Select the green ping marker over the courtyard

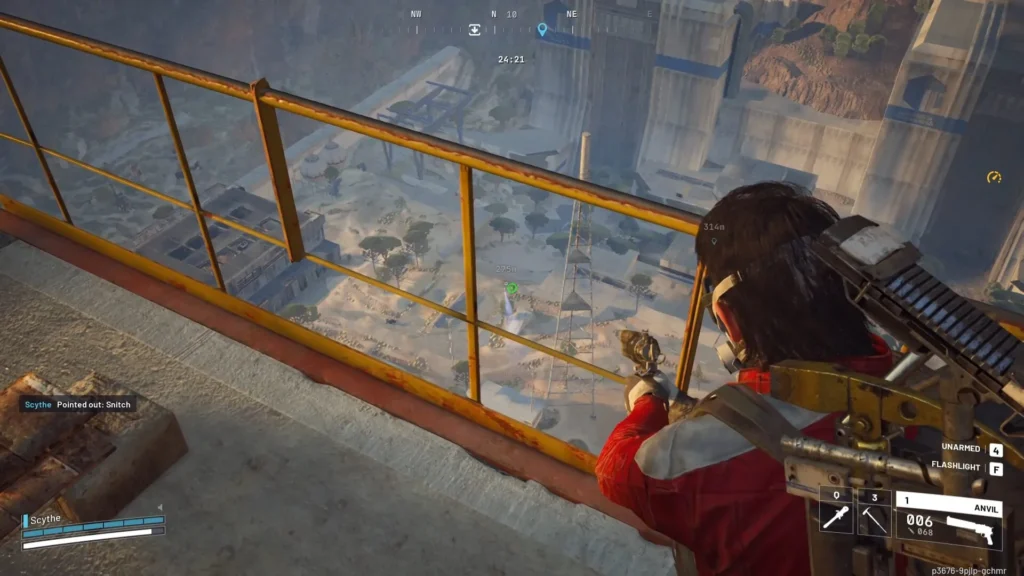click(511, 288)
